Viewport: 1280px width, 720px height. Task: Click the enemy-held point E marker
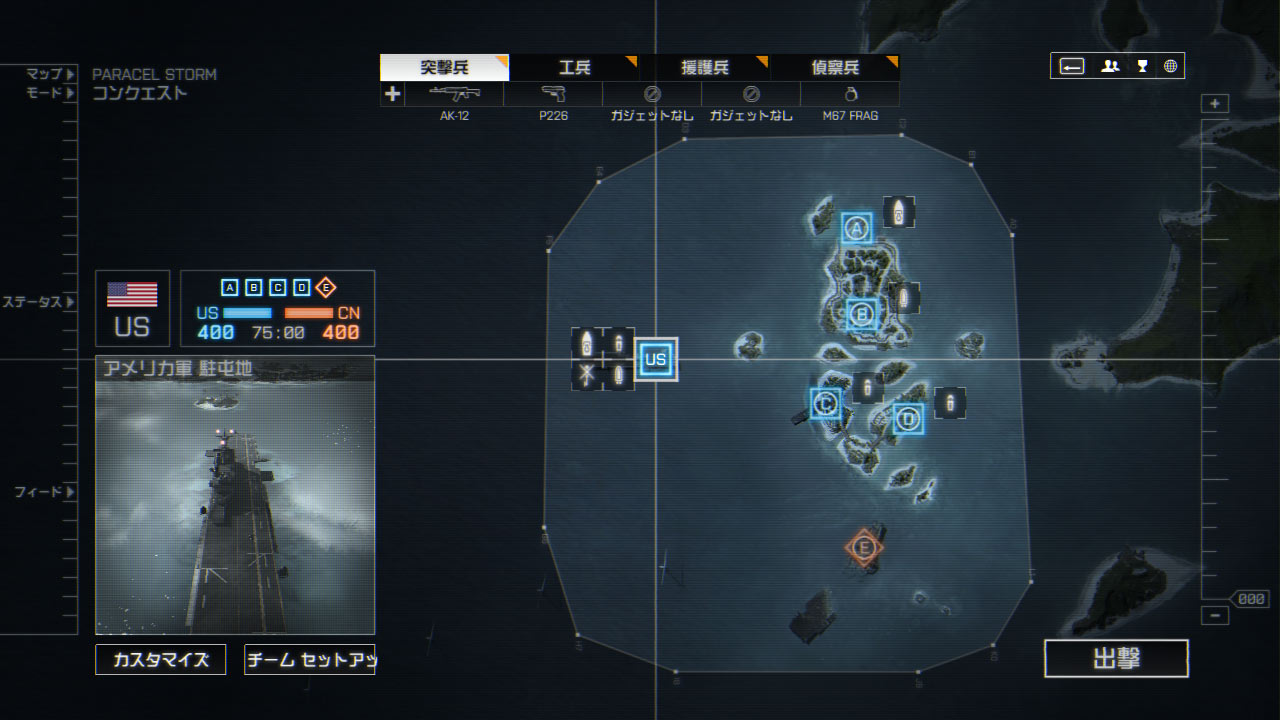[864, 547]
